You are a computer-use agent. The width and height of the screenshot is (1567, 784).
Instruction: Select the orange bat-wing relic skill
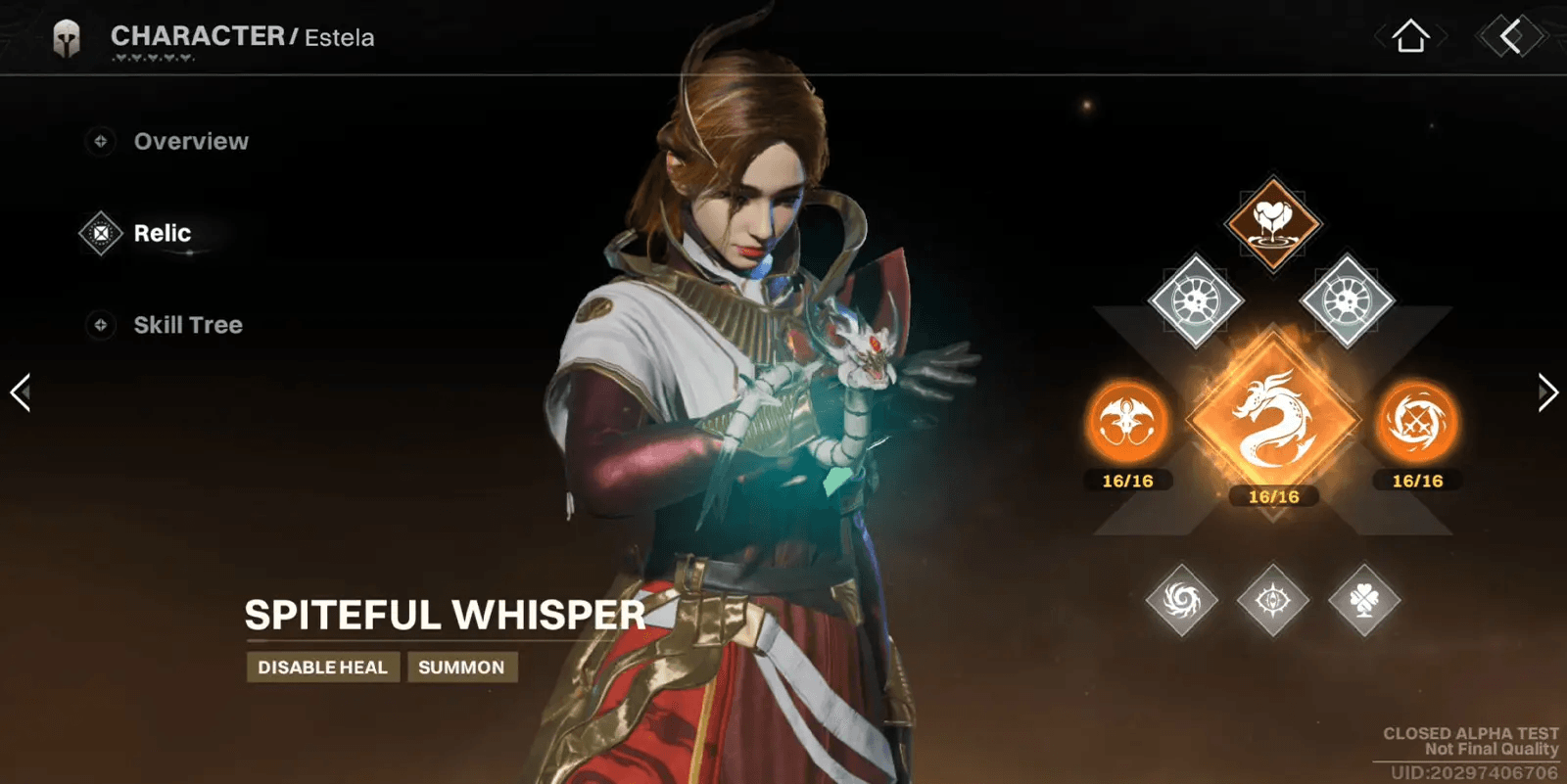(1127, 423)
